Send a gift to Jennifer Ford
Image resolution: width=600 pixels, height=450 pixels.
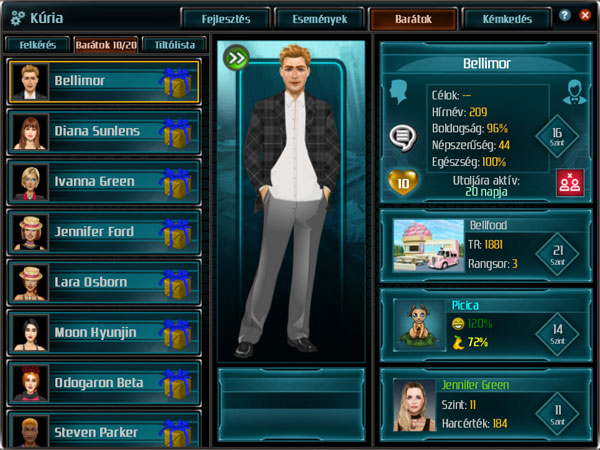177,233
